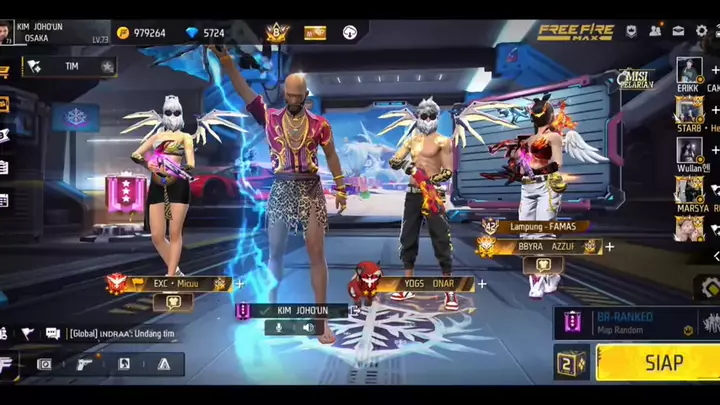Open the settings gear icon
Screen dimensions: 720x405
pyautogui.click(x=701, y=31)
